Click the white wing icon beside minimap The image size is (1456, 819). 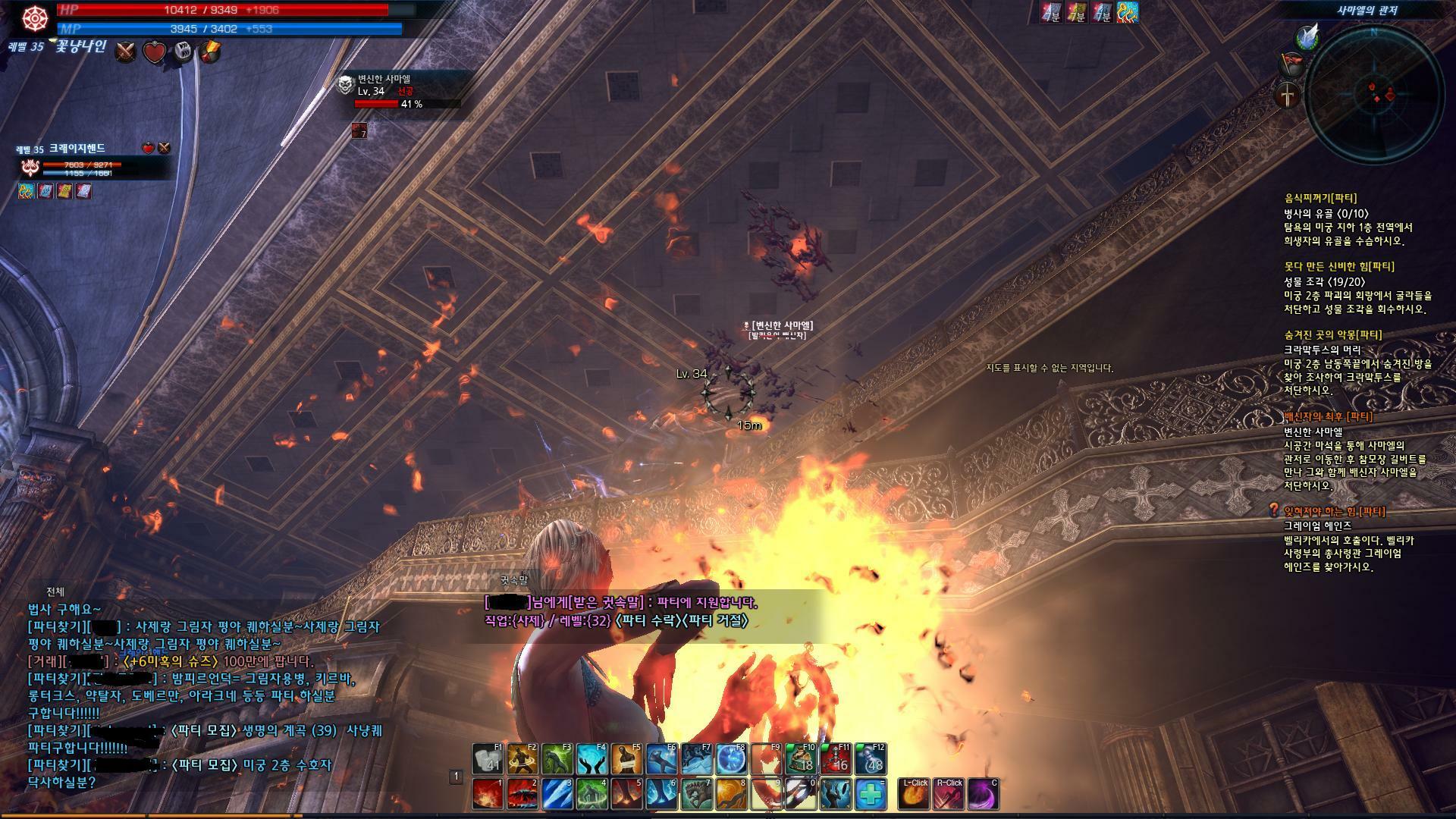[x=1307, y=36]
